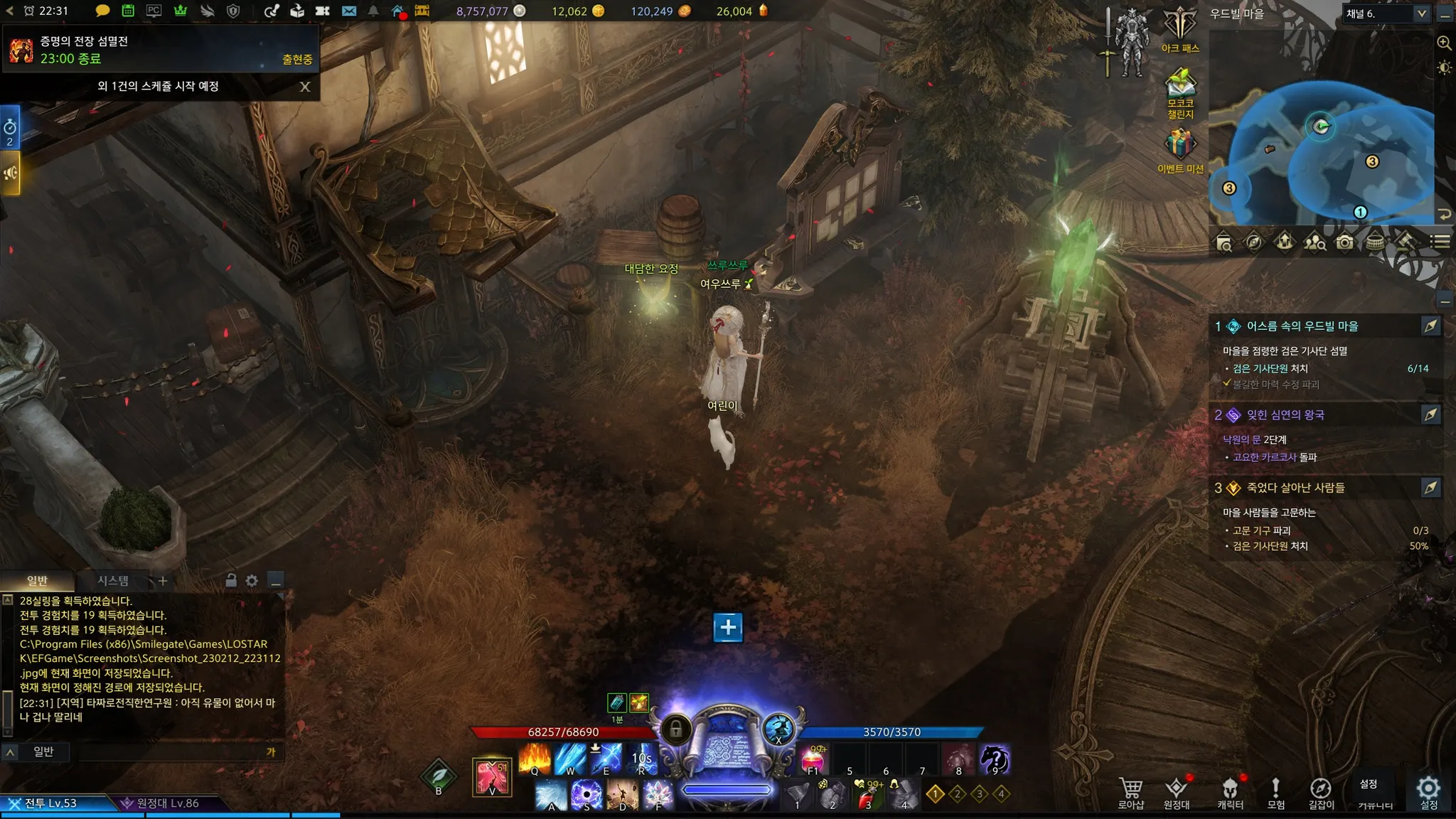Dismiss the schedule notice with the X

point(305,87)
